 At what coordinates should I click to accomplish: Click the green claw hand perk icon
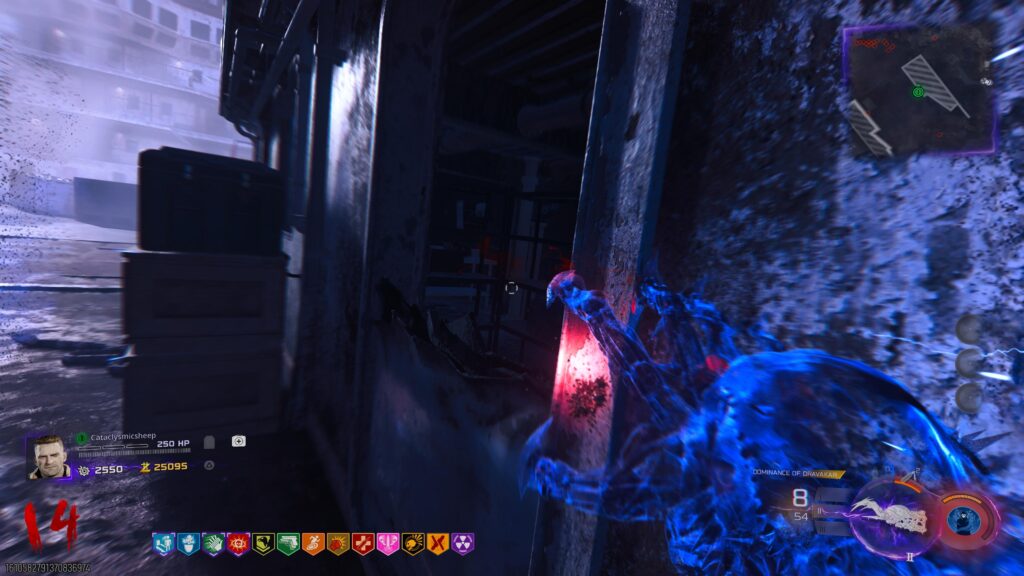click(213, 544)
